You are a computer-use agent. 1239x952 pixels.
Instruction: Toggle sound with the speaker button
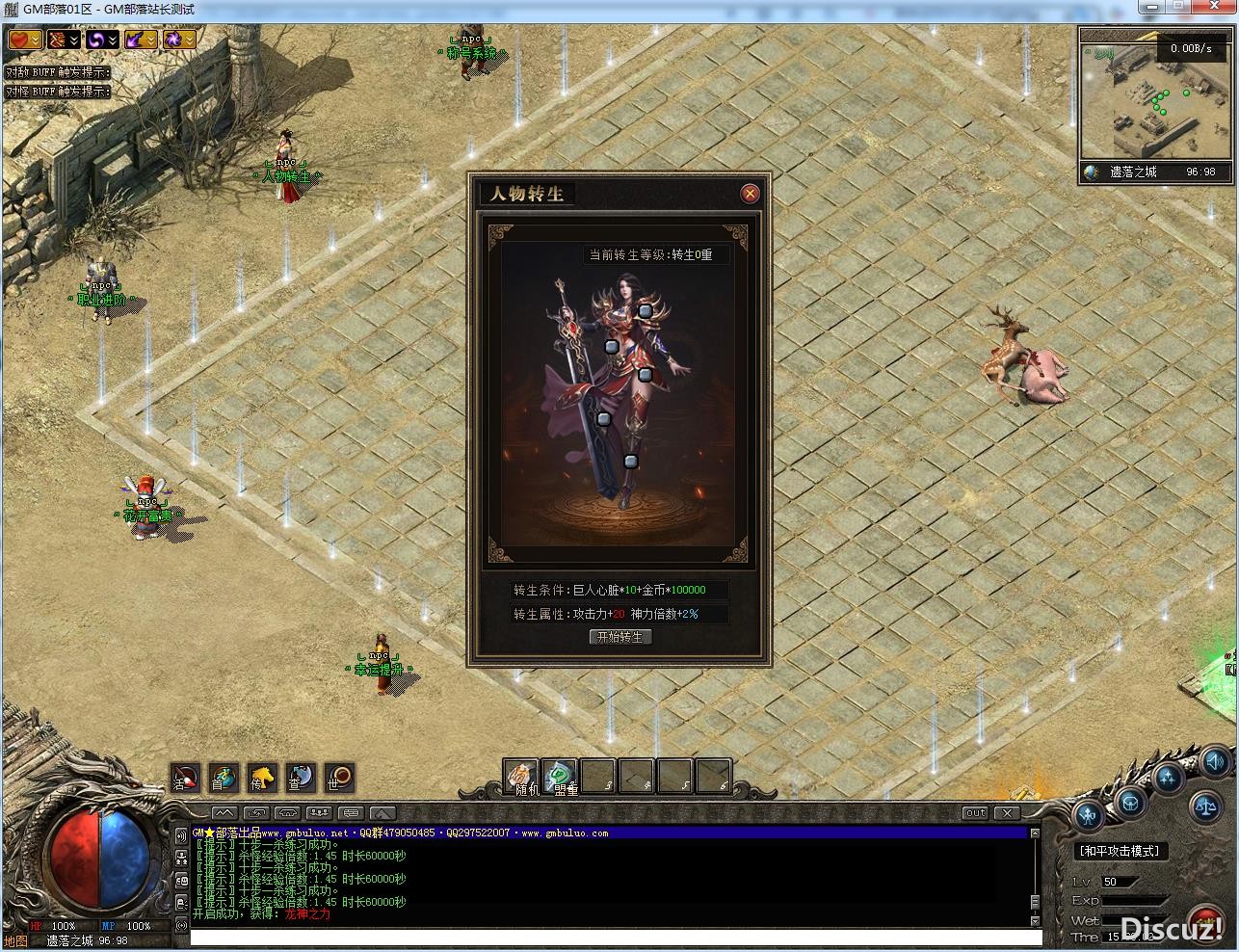coord(1215,759)
